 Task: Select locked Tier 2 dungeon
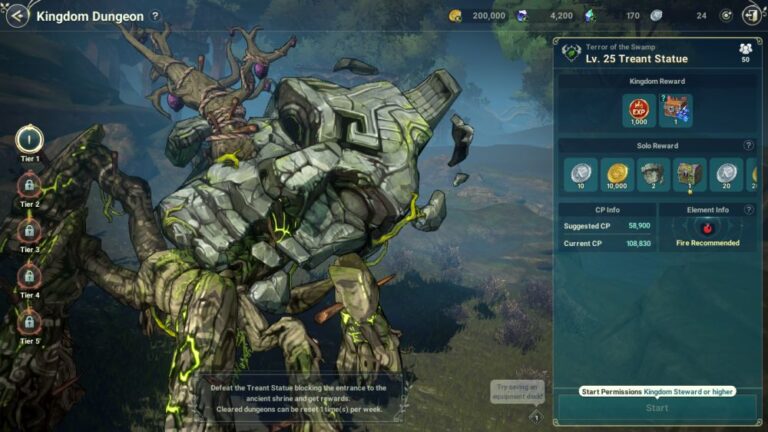pyautogui.click(x=30, y=185)
